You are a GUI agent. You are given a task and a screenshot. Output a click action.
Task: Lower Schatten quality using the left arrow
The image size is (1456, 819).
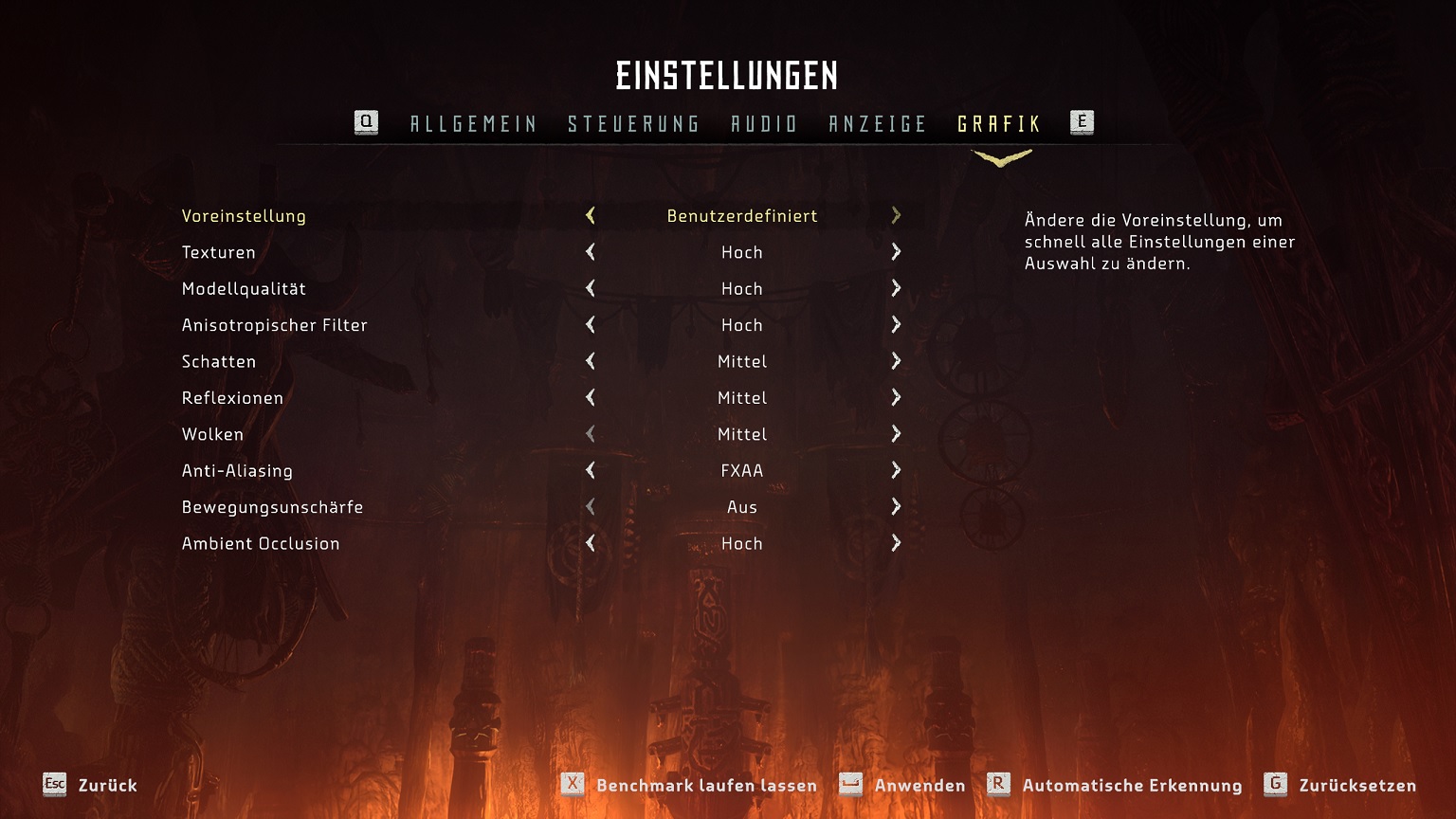coord(590,361)
